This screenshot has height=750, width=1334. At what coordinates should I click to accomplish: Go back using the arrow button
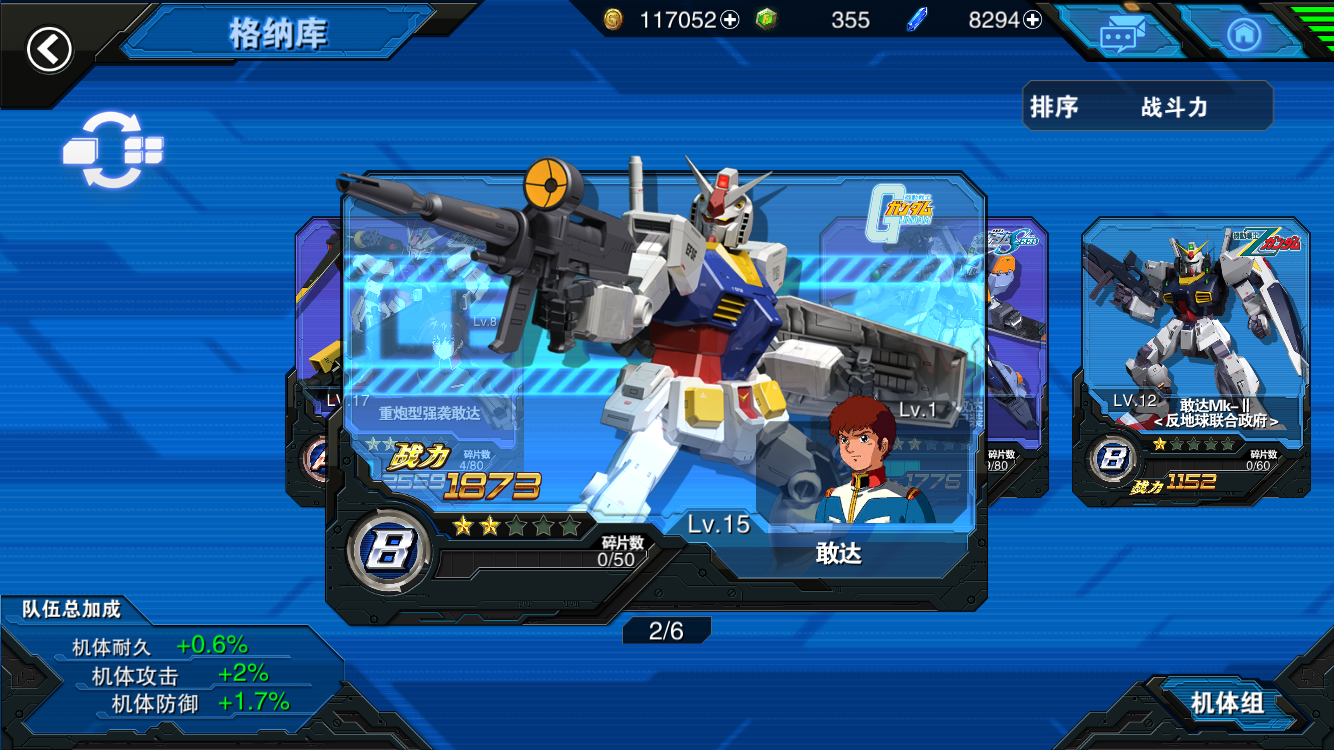click(x=49, y=48)
